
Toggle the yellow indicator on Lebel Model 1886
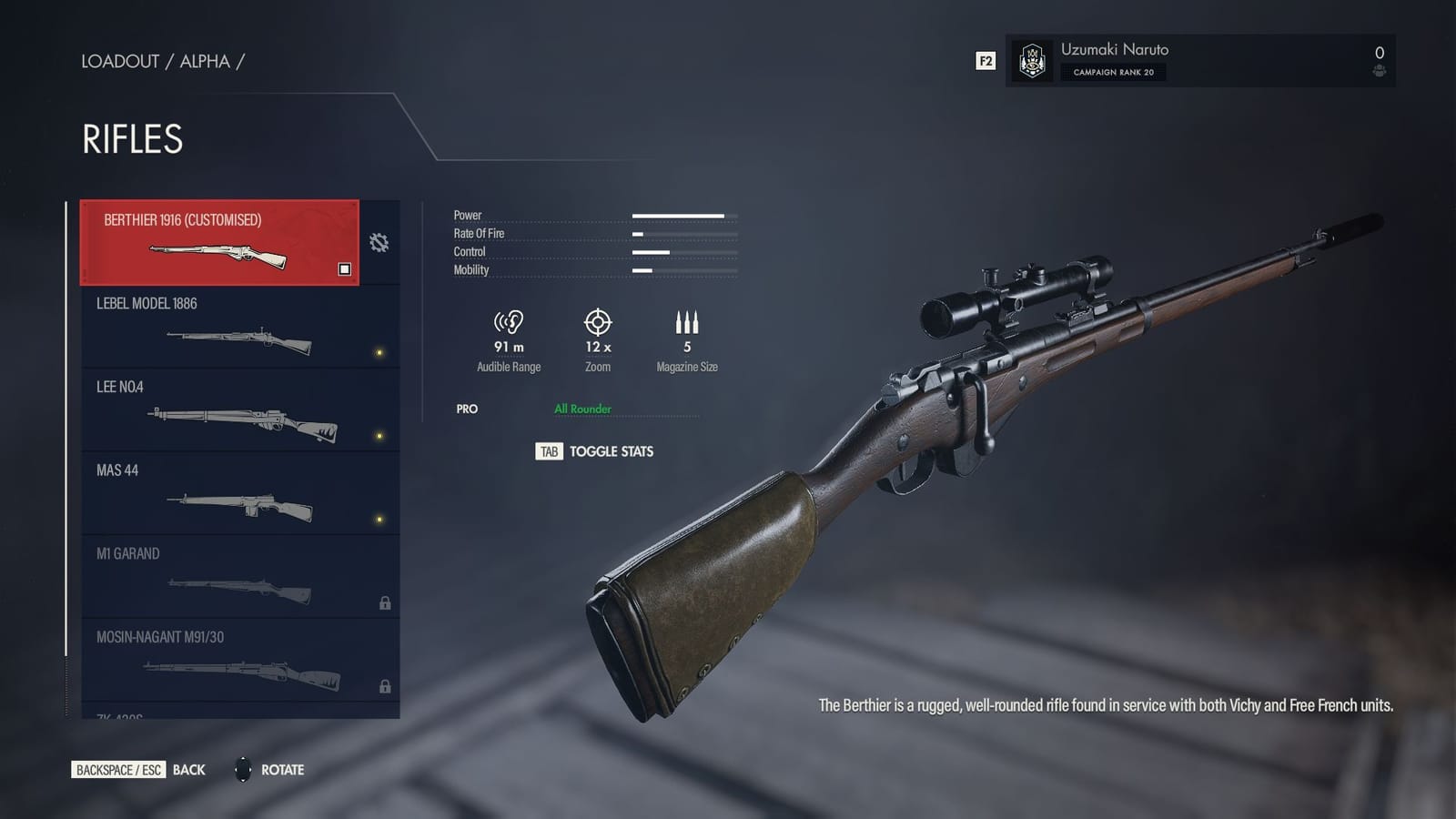pyautogui.click(x=379, y=352)
